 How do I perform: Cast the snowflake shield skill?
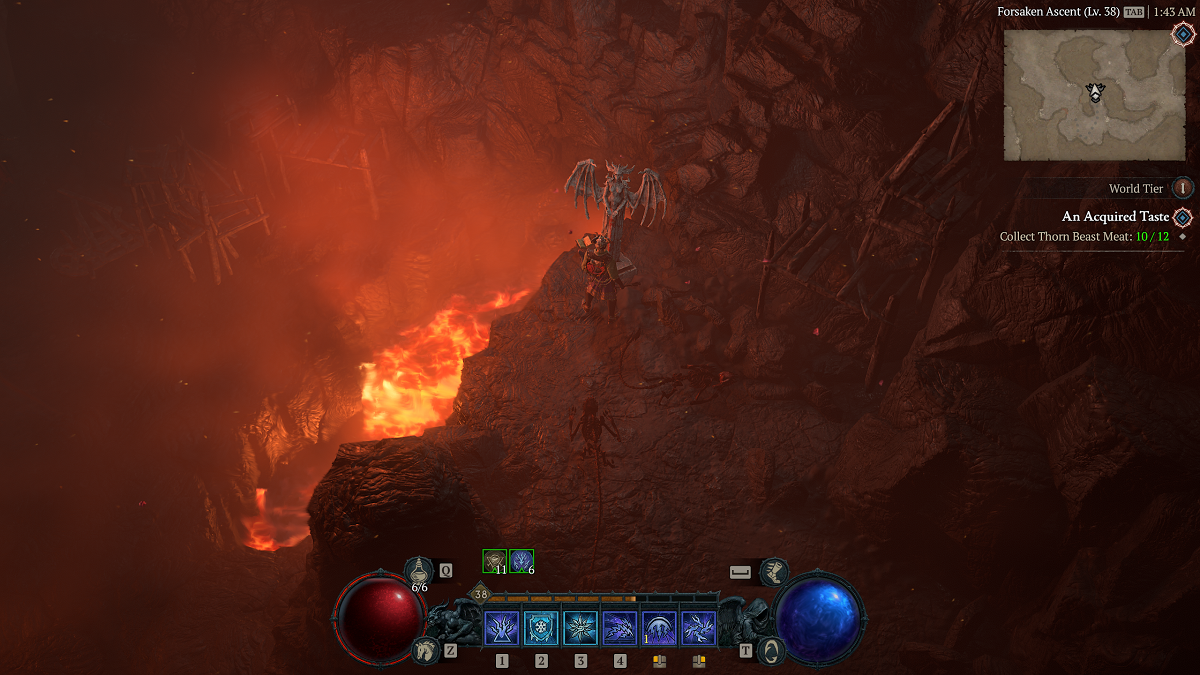click(541, 628)
